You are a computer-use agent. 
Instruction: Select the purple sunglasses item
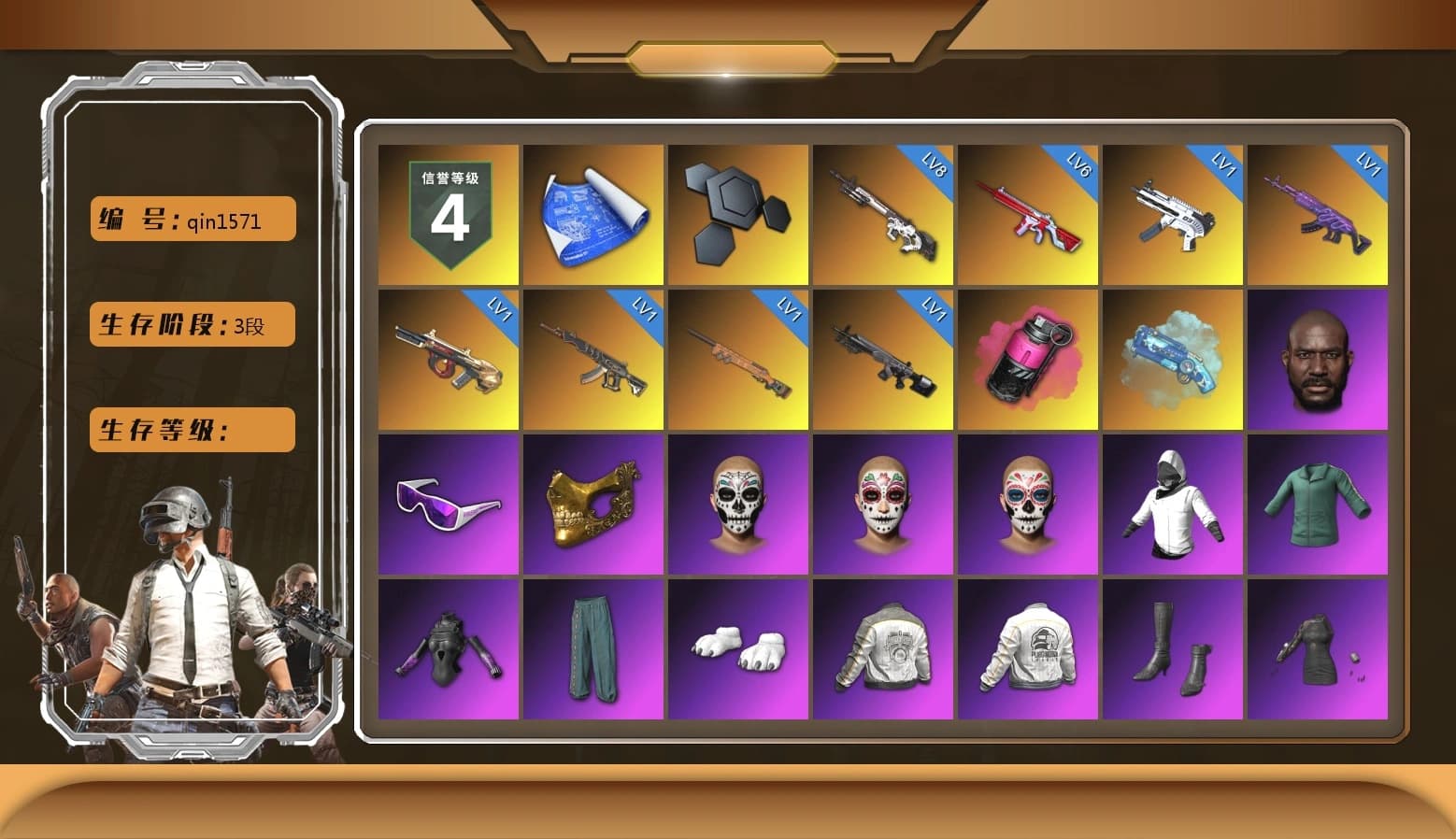point(449,505)
